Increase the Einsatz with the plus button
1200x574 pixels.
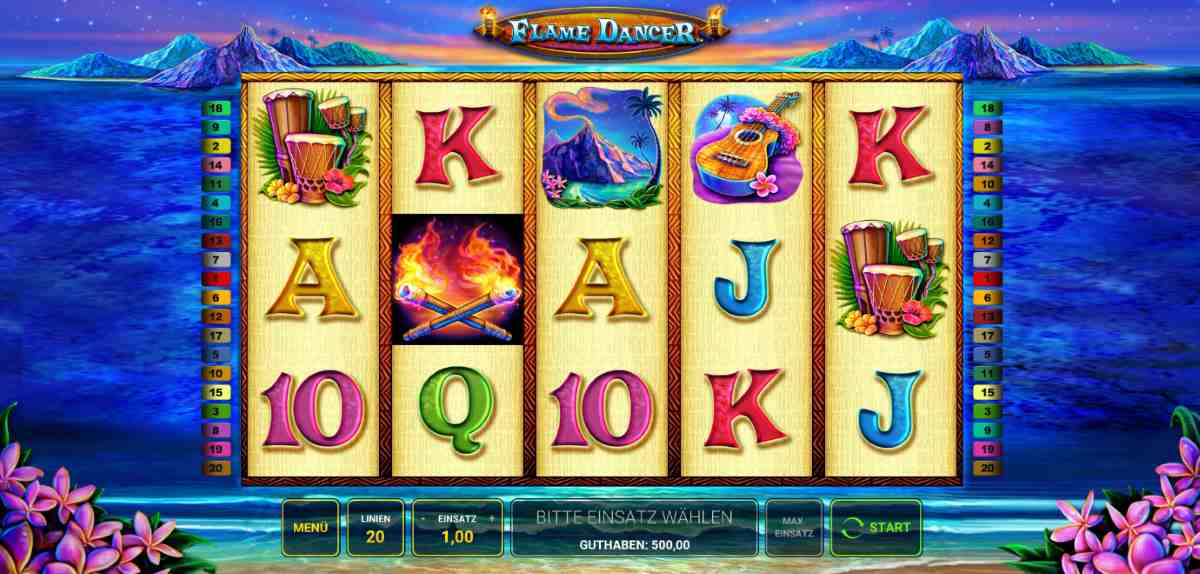(491, 519)
